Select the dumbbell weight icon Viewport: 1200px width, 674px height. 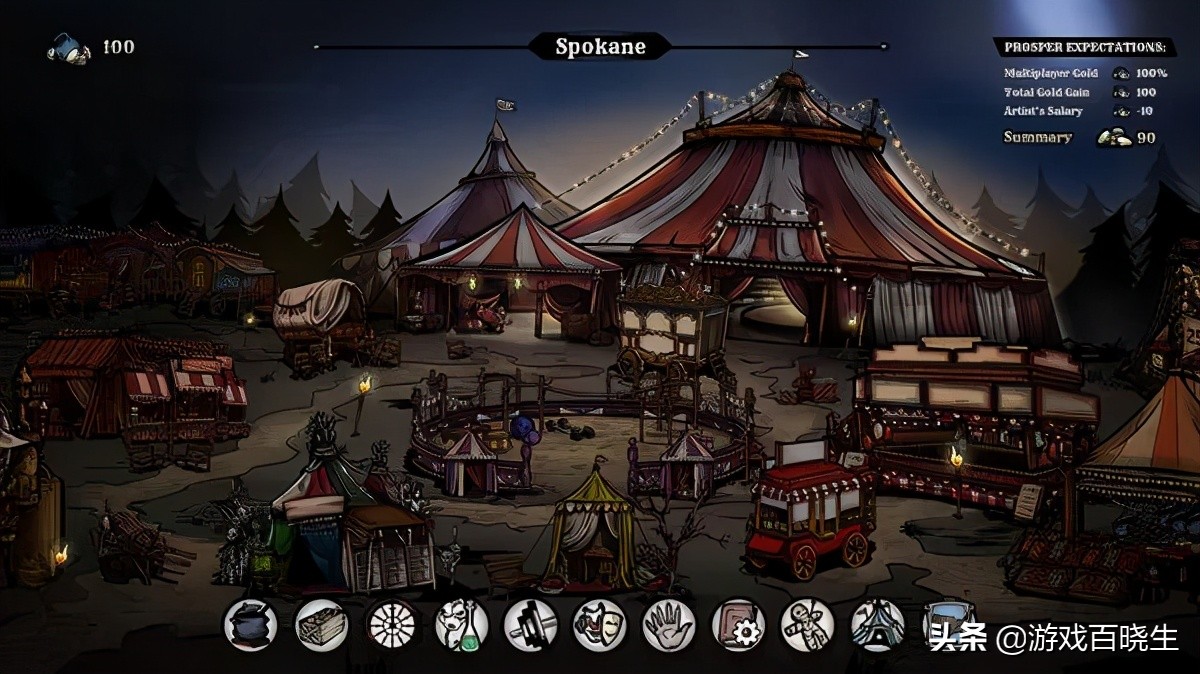(x=530, y=625)
